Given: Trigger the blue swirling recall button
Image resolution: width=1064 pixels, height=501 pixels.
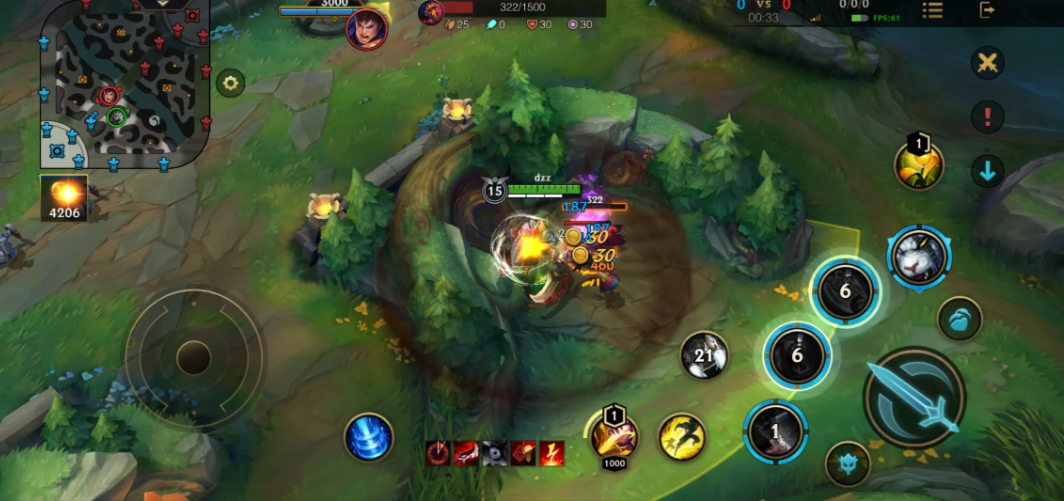Looking at the screenshot, I should pos(368,437).
